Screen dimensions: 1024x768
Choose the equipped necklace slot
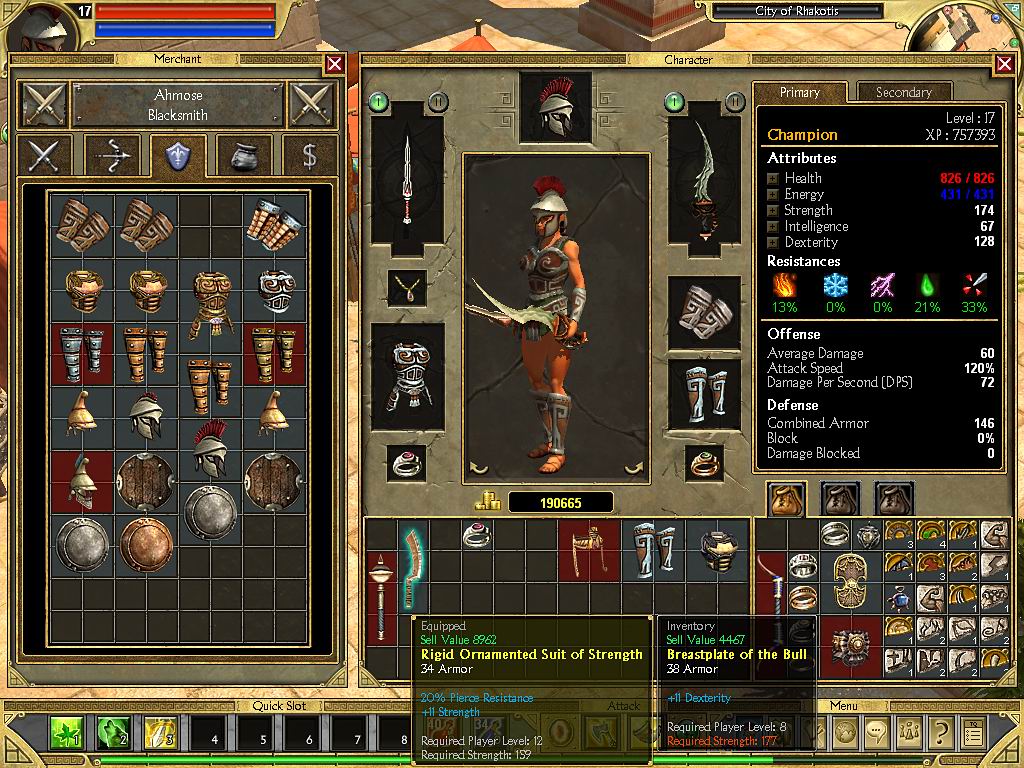tap(407, 289)
